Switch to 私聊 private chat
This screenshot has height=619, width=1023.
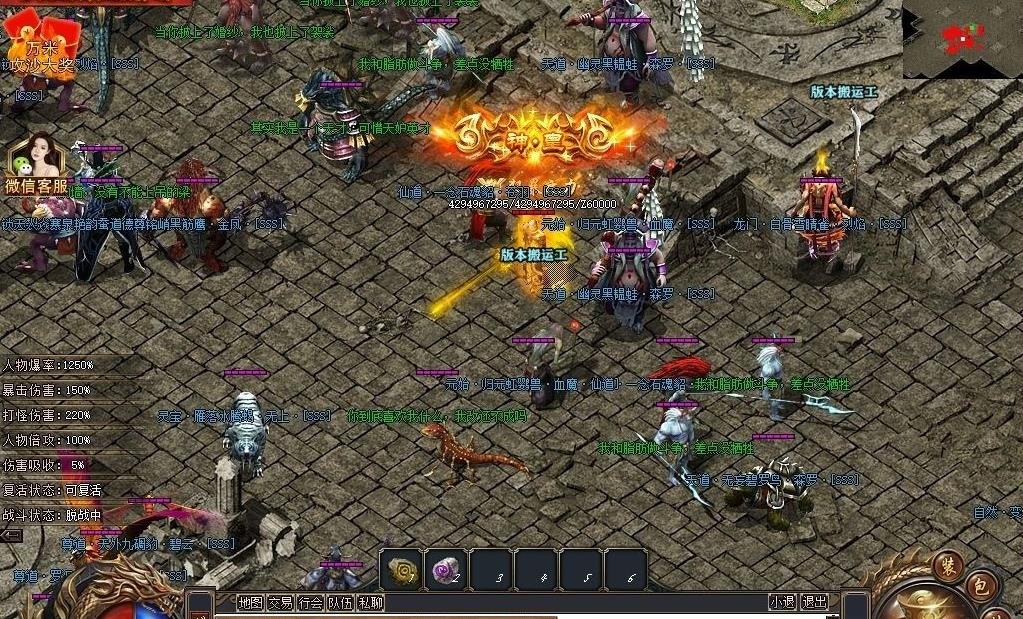370,602
